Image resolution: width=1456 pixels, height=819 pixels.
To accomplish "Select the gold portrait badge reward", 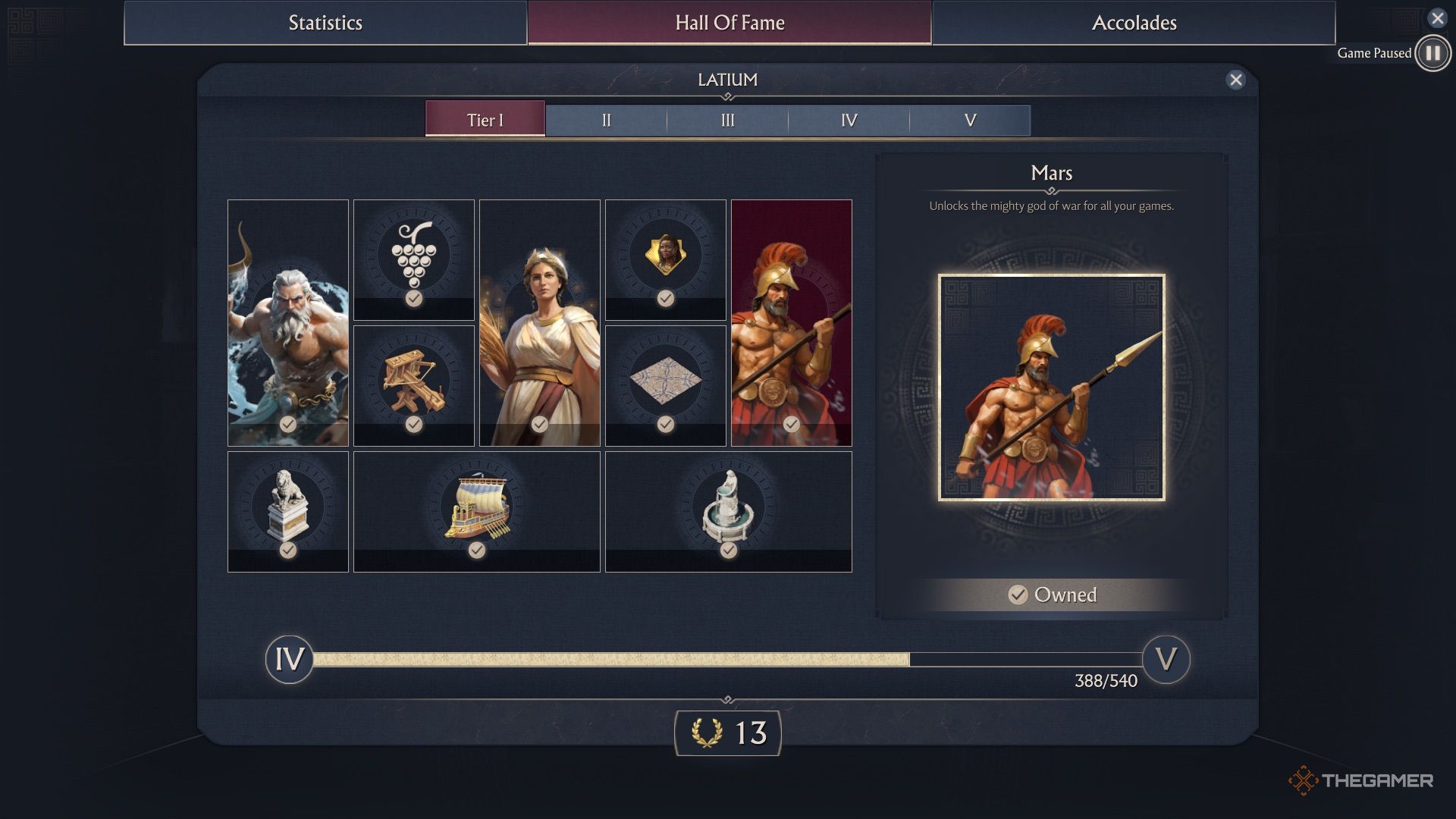I will 666,259.
